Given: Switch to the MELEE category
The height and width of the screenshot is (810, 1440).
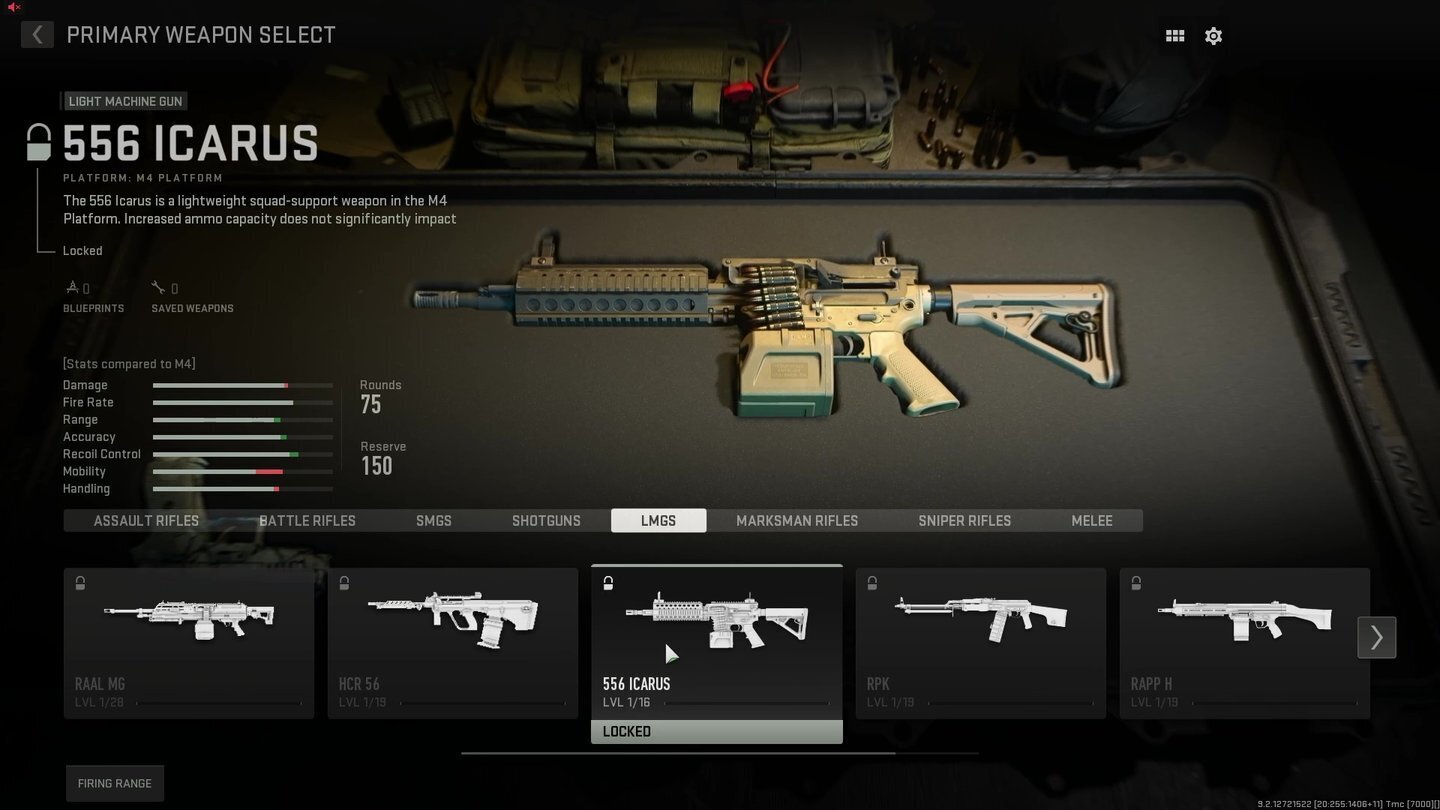Looking at the screenshot, I should (1091, 520).
